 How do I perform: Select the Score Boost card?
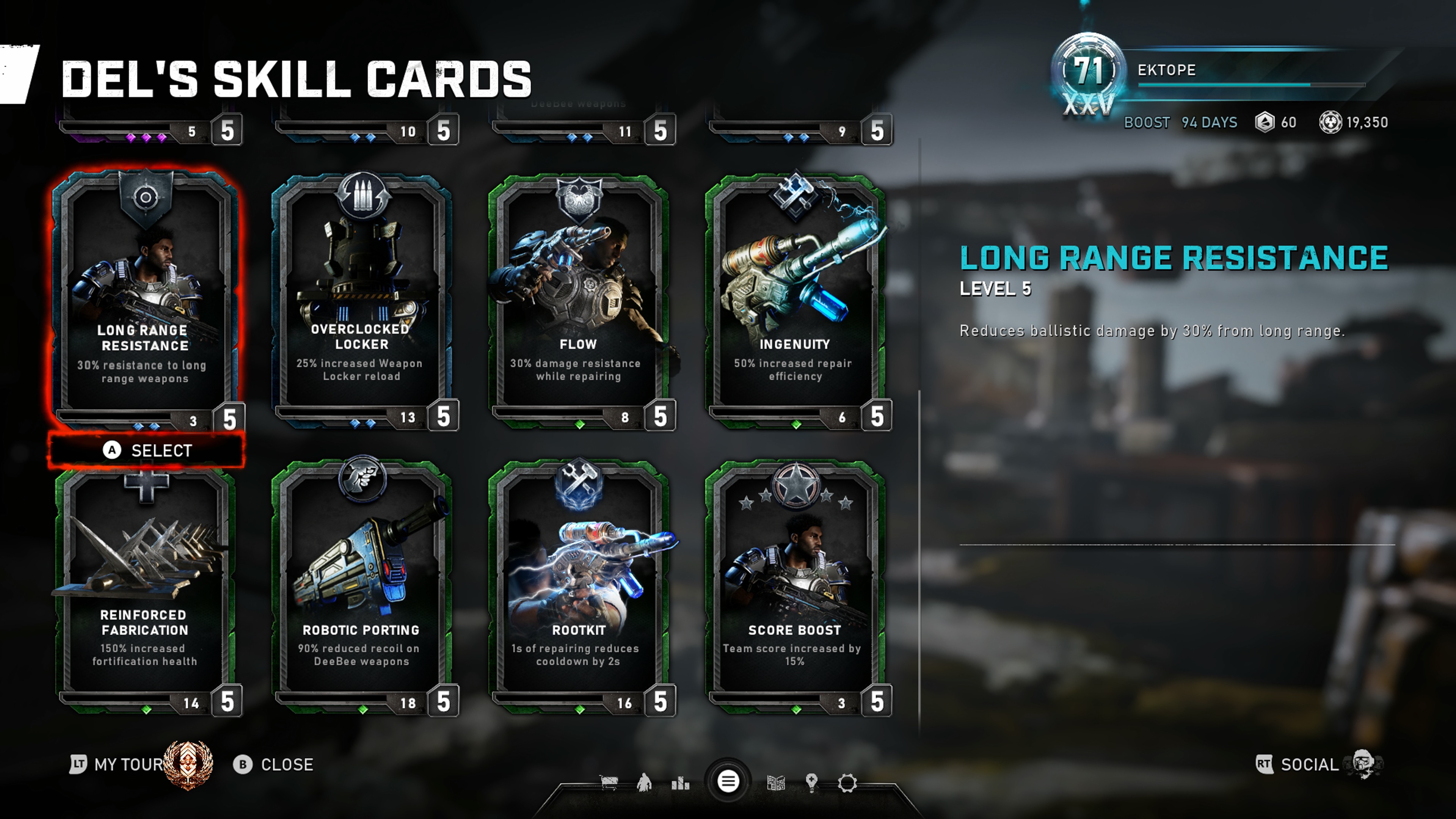tap(795, 588)
